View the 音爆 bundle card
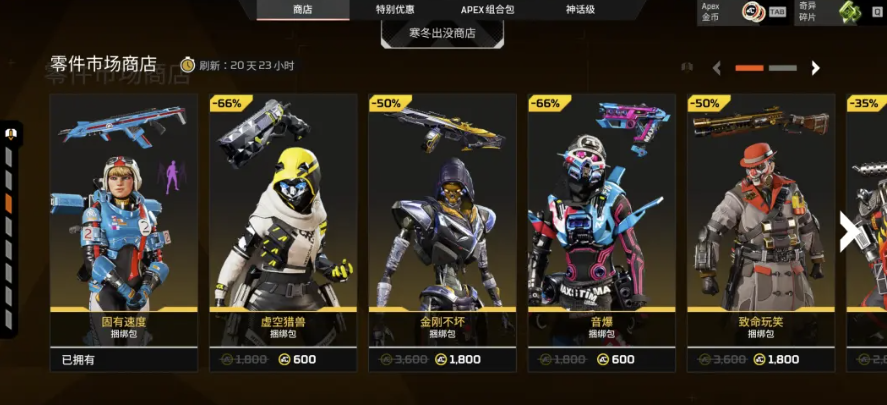 [601, 232]
